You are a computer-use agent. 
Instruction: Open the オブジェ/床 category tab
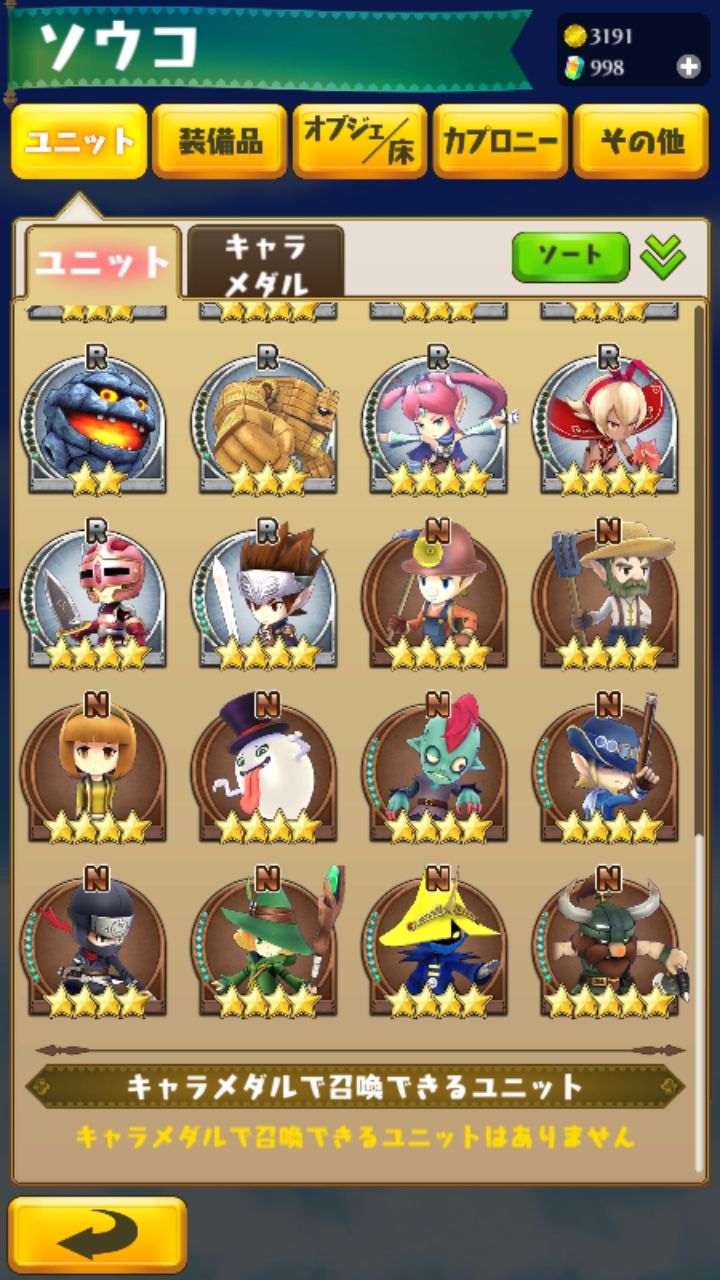360,142
